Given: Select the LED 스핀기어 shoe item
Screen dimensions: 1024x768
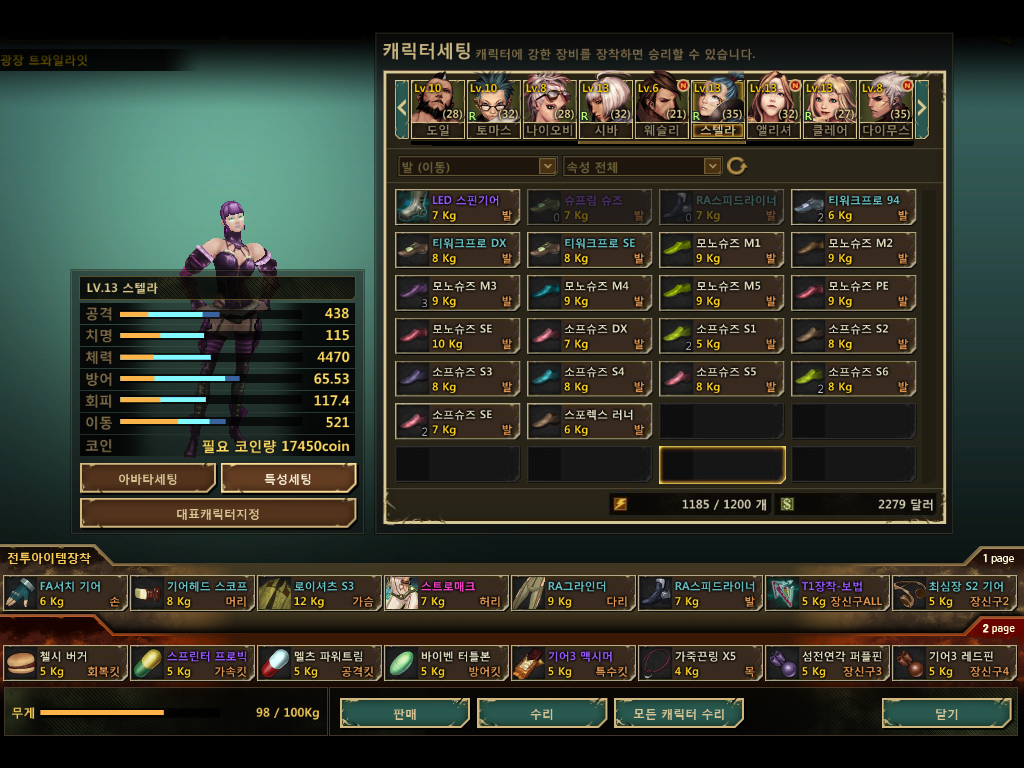Looking at the screenshot, I should (458, 207).
